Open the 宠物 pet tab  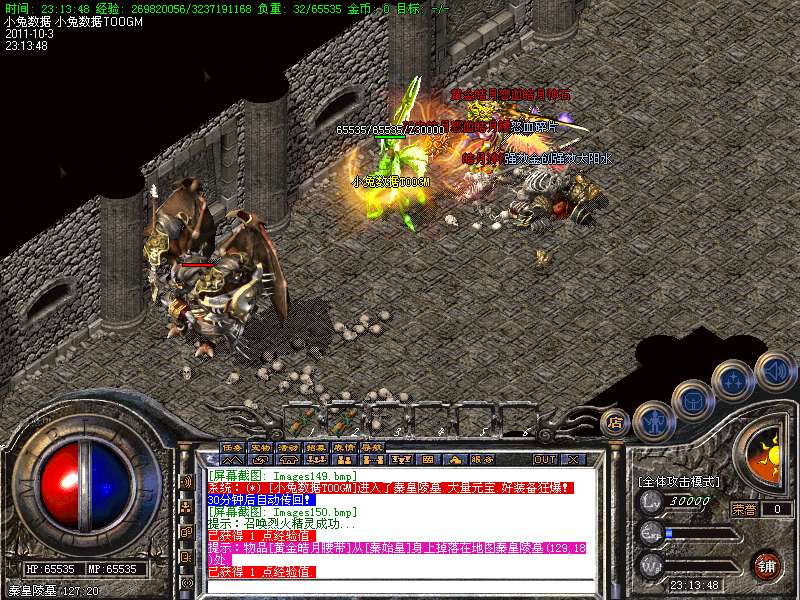coord(260,447)
